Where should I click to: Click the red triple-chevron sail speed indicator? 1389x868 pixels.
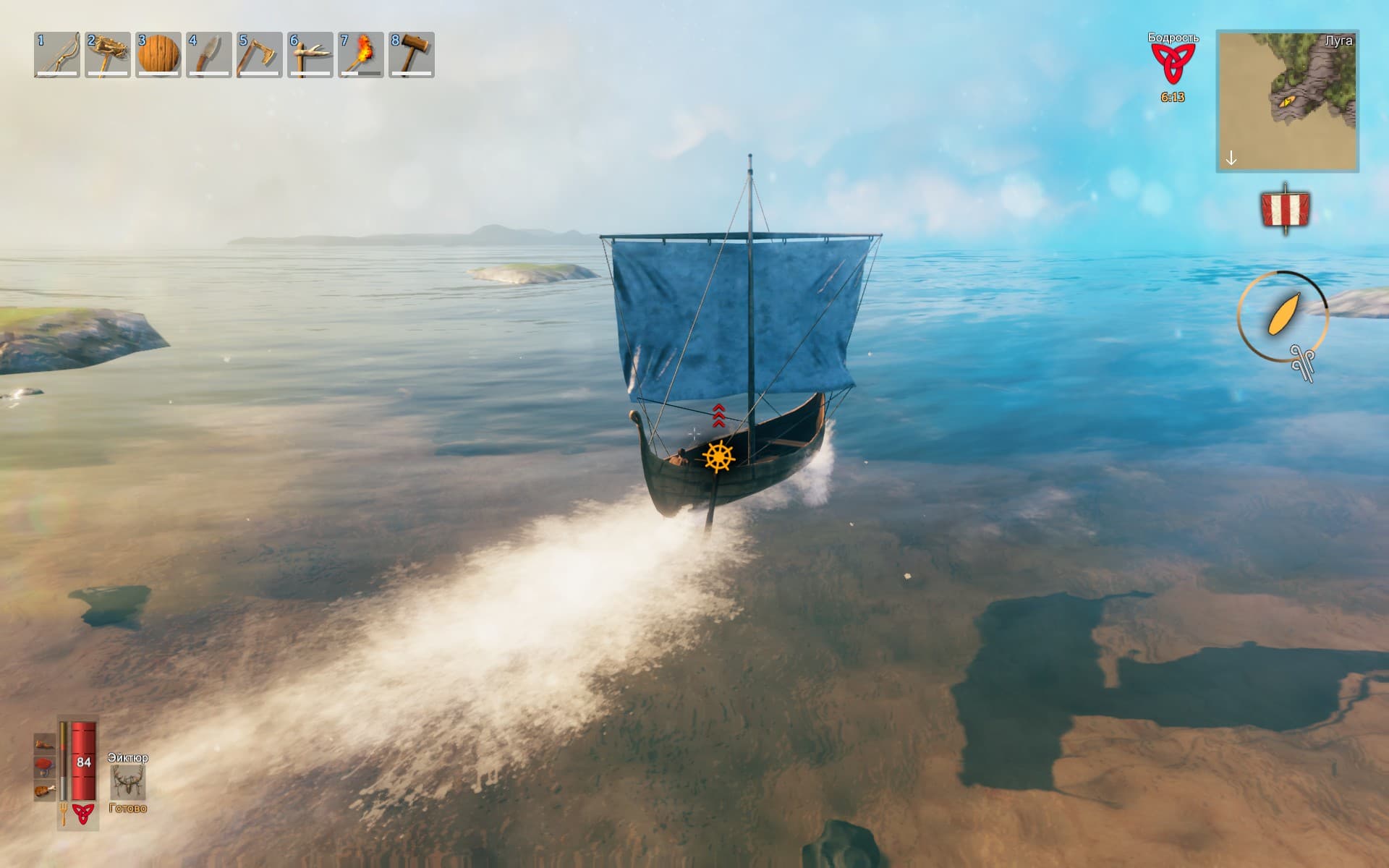pos(718,415)
